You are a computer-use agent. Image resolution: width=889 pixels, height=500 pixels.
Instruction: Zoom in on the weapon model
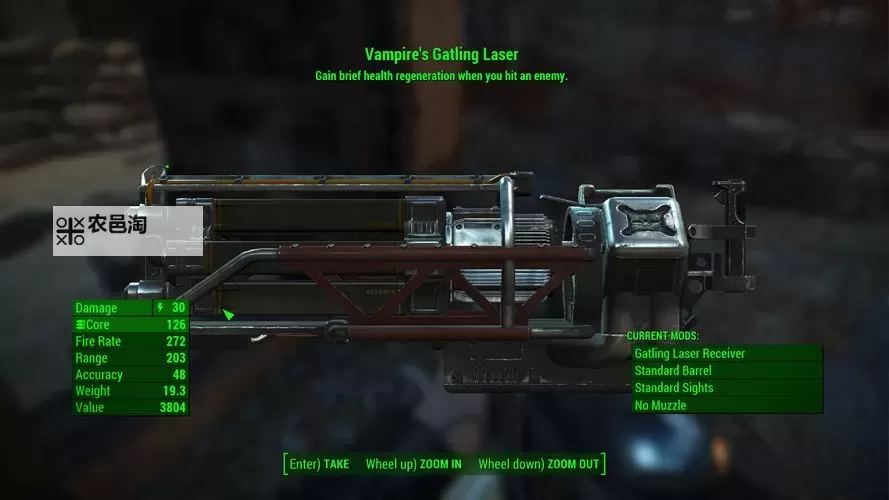pos(414,464)
